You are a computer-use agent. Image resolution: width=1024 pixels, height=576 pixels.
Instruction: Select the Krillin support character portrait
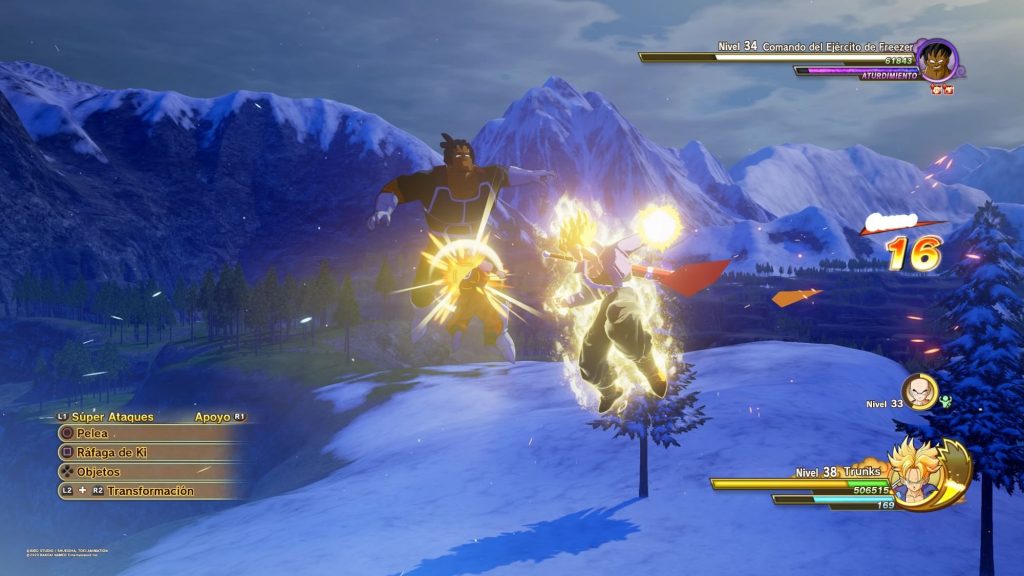tap(919, 392)
